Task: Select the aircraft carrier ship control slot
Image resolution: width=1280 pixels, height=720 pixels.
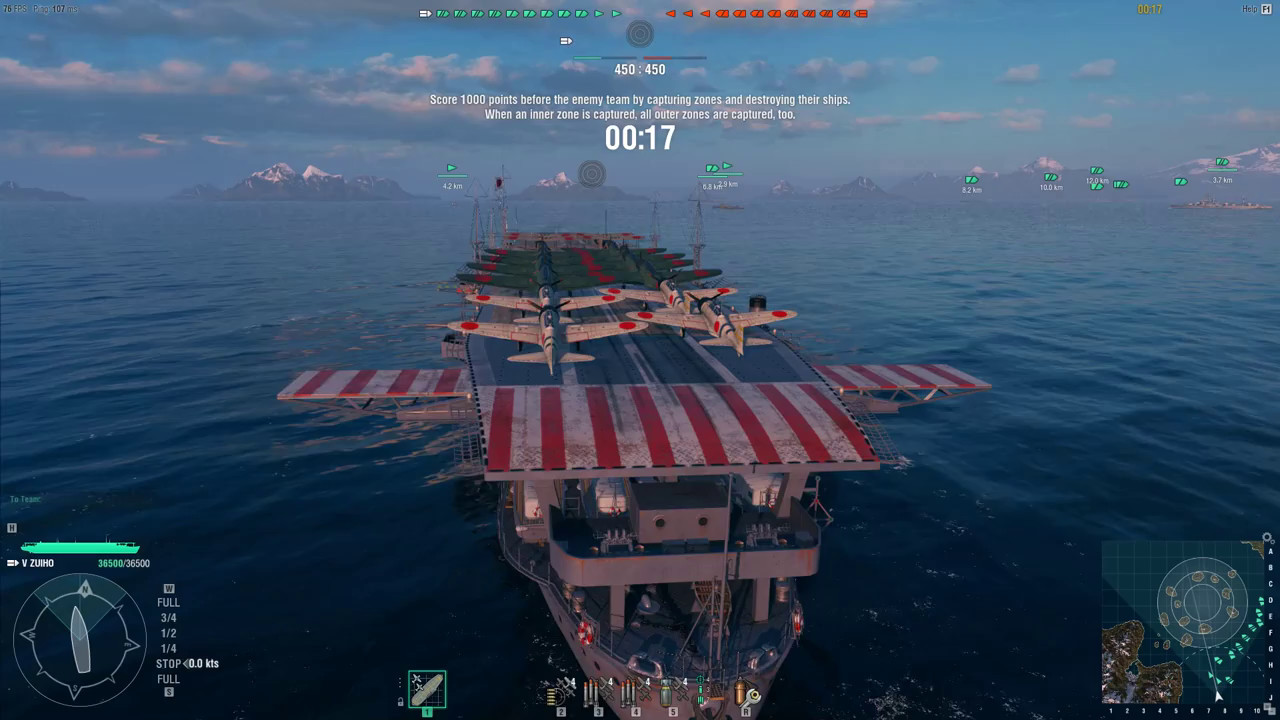Action: coord(427,689)
